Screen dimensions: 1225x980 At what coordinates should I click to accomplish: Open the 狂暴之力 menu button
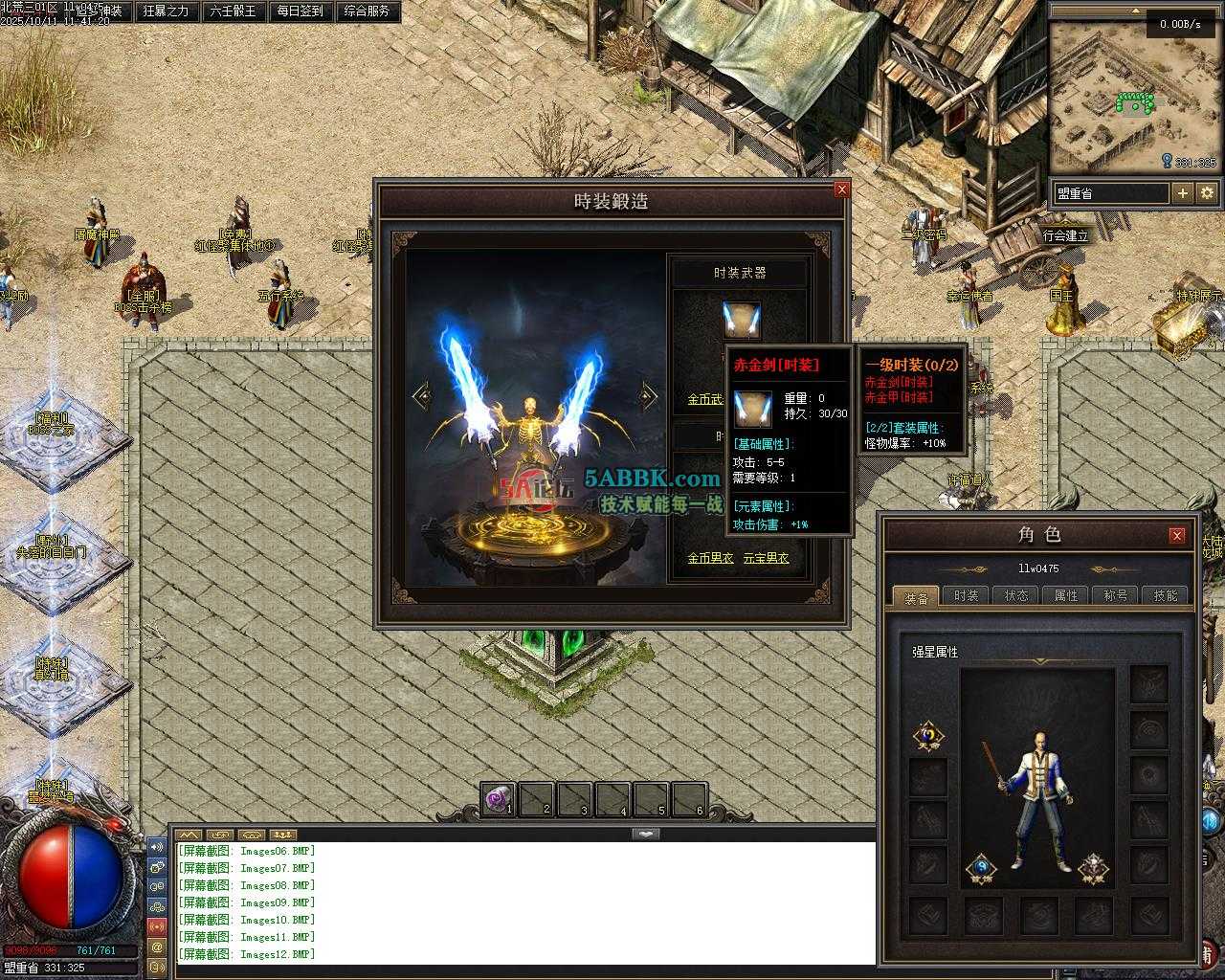tap(166, 11)
